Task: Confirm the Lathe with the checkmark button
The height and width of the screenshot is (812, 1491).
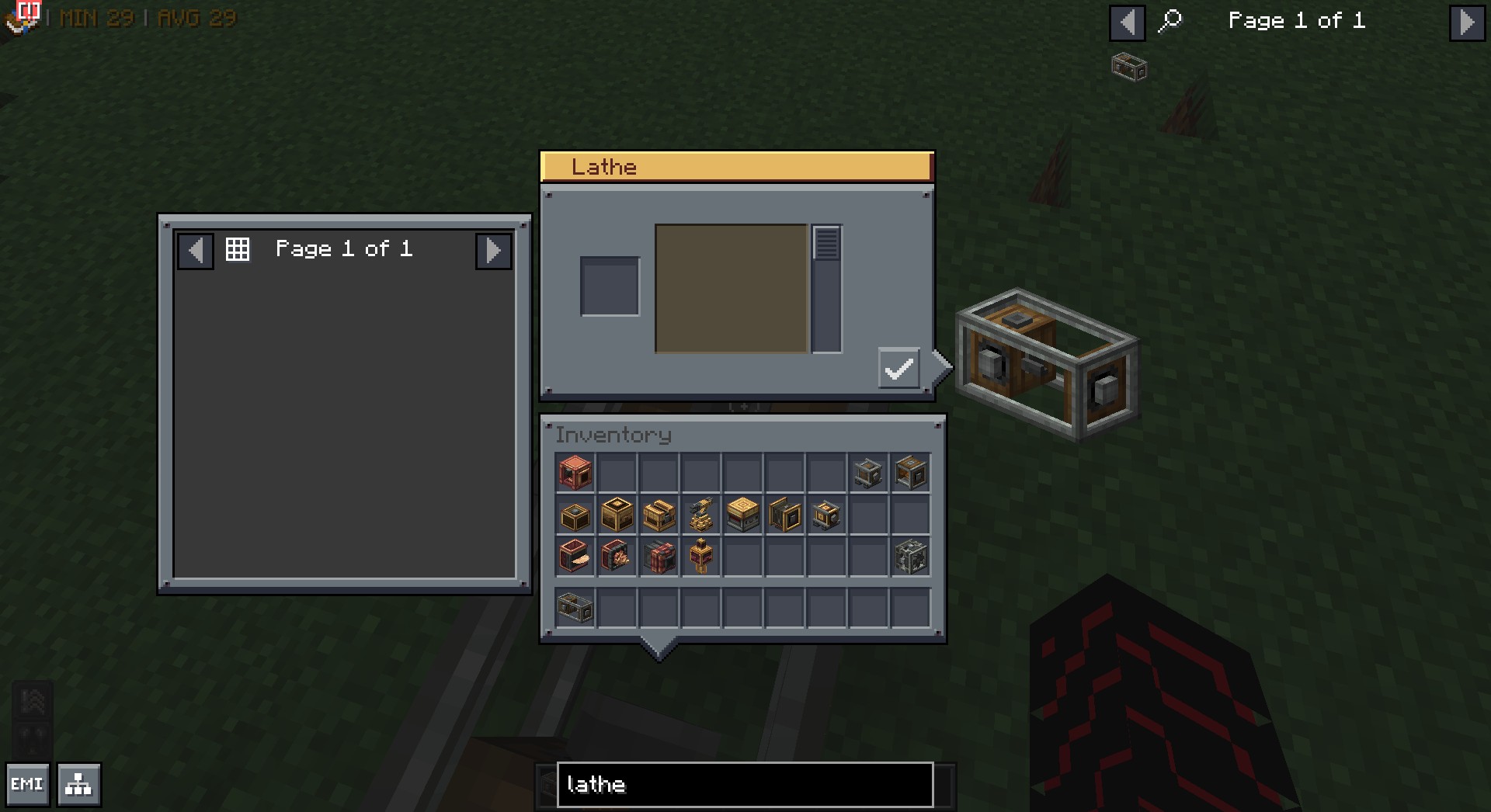Action: pyautogui.click(x=898, y=368)
